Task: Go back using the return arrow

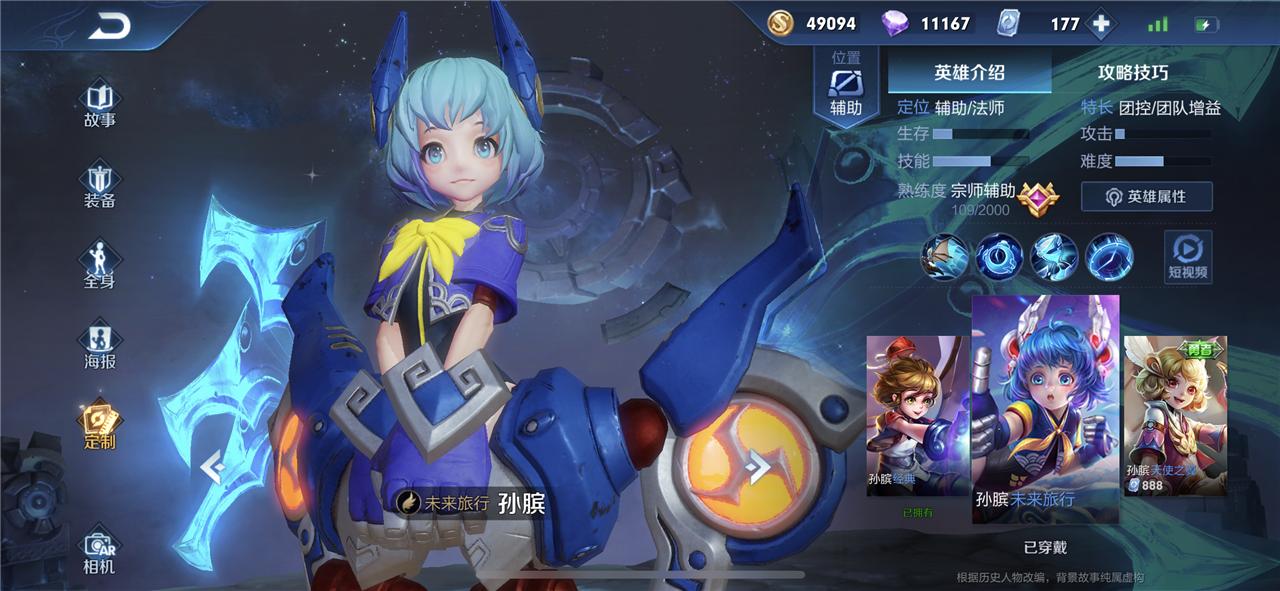Action: [110, 27]
